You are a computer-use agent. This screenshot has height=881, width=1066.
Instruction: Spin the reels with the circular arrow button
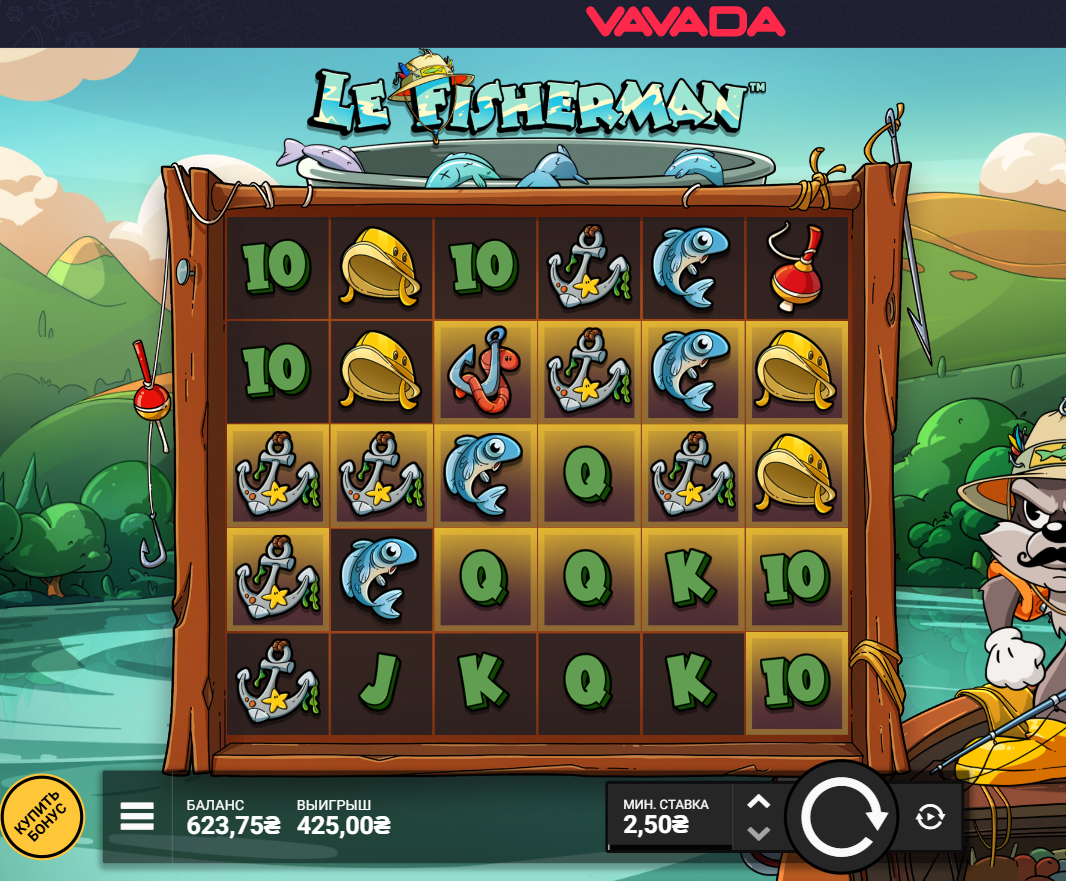843,817
